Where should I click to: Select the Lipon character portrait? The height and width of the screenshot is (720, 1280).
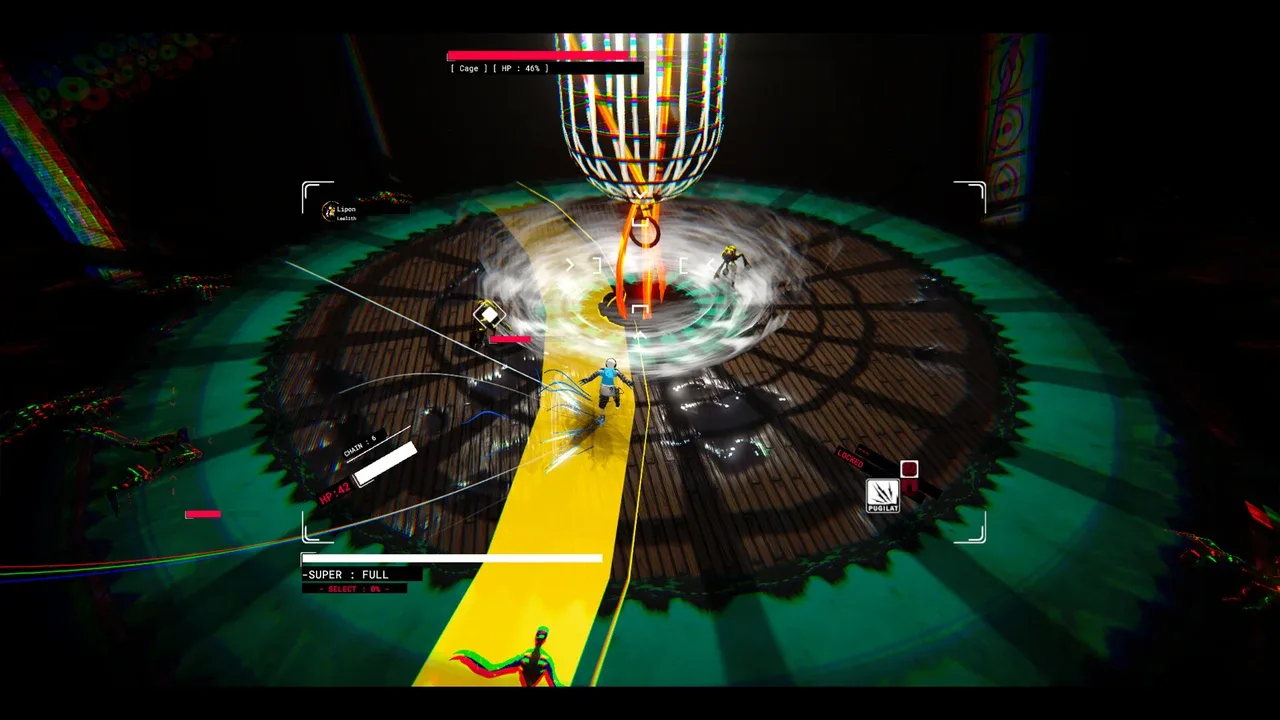click(330, 211)
